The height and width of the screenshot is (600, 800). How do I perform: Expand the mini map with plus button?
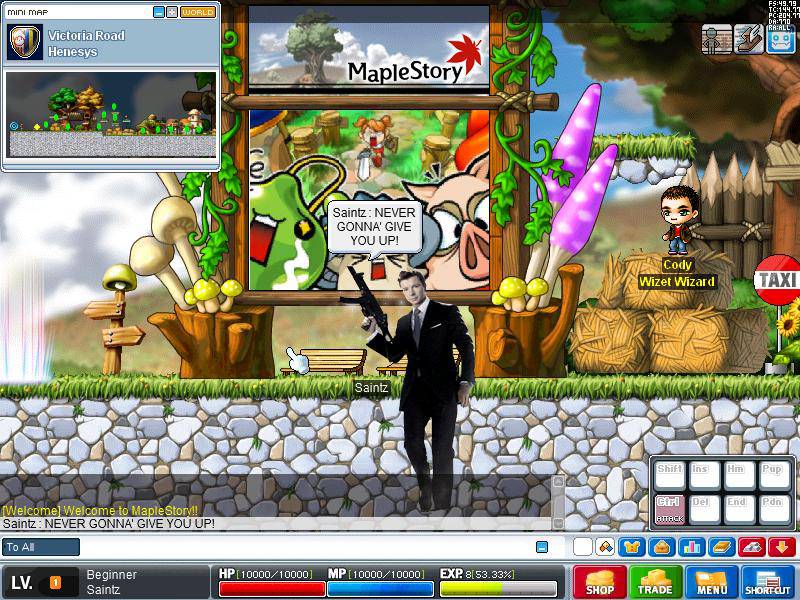(172, 12)
